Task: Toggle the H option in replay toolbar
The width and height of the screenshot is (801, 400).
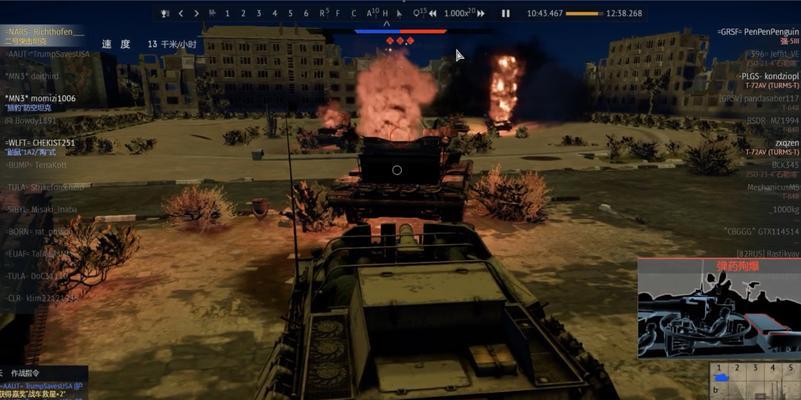Action: tap(385, 13)
